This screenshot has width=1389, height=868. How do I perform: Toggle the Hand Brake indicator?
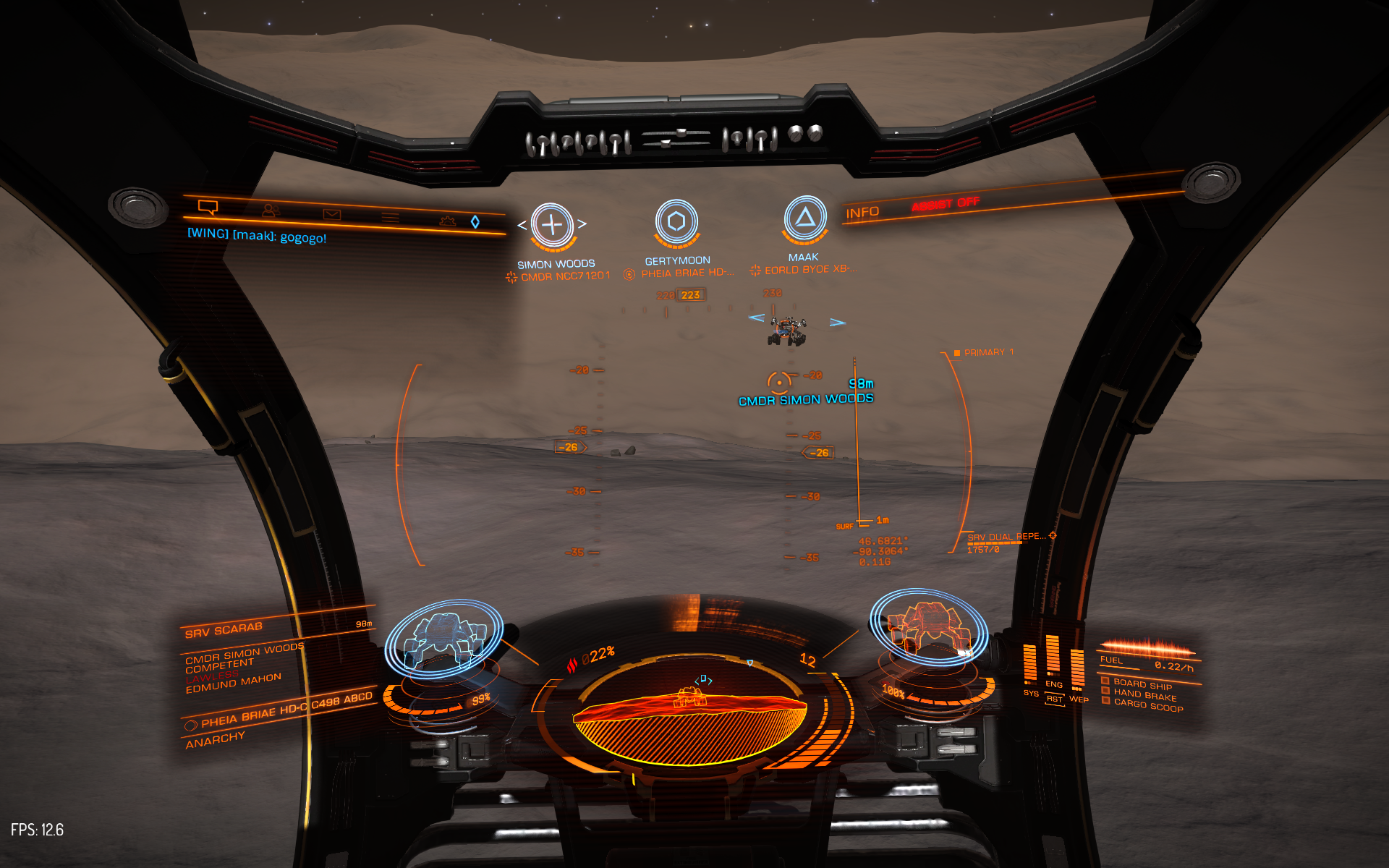(1144, 694)
